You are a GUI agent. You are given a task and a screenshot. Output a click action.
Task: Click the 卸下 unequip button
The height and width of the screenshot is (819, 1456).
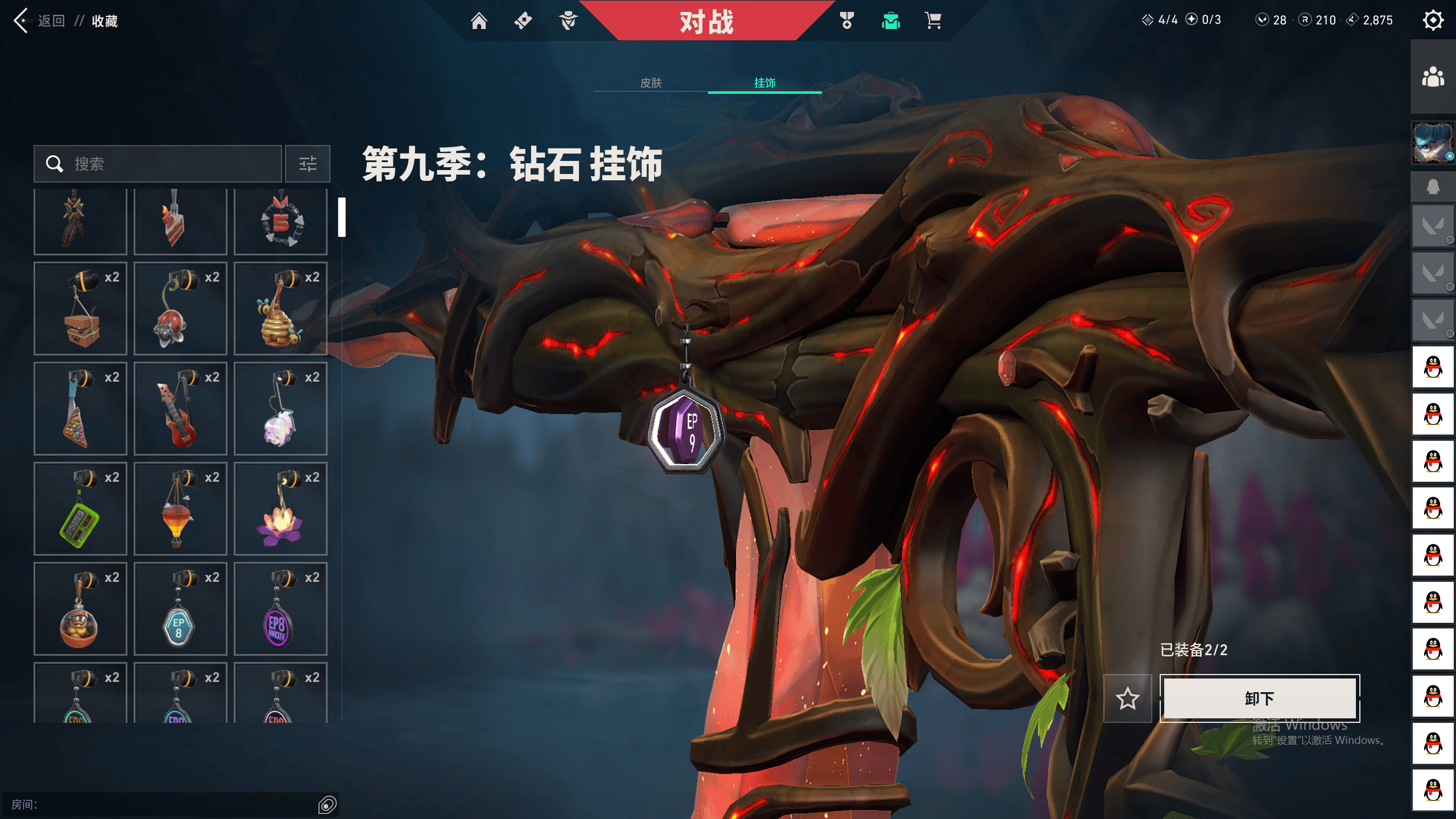[x=1259, y=699]
